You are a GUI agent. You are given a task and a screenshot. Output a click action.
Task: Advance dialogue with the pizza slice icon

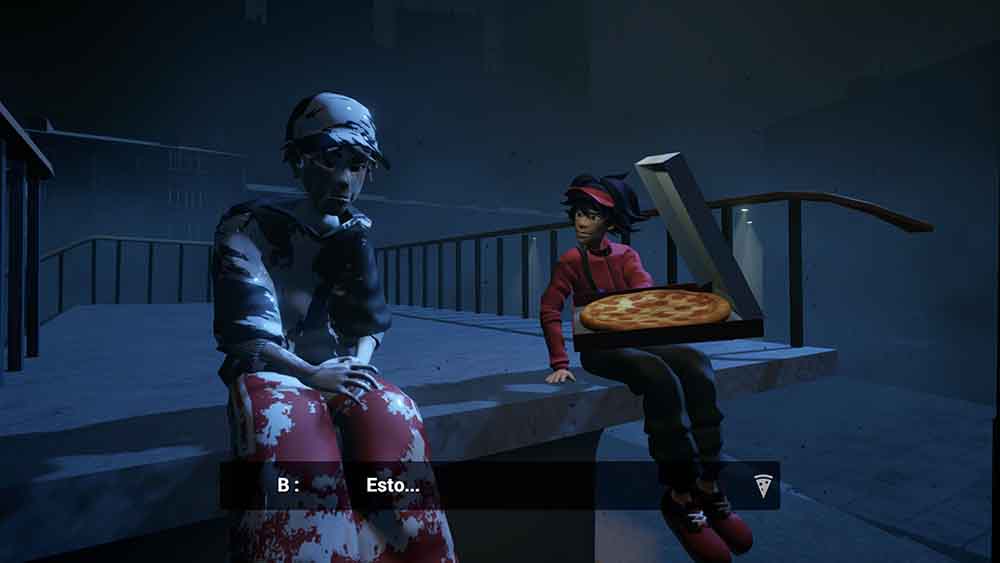(763, 486)
